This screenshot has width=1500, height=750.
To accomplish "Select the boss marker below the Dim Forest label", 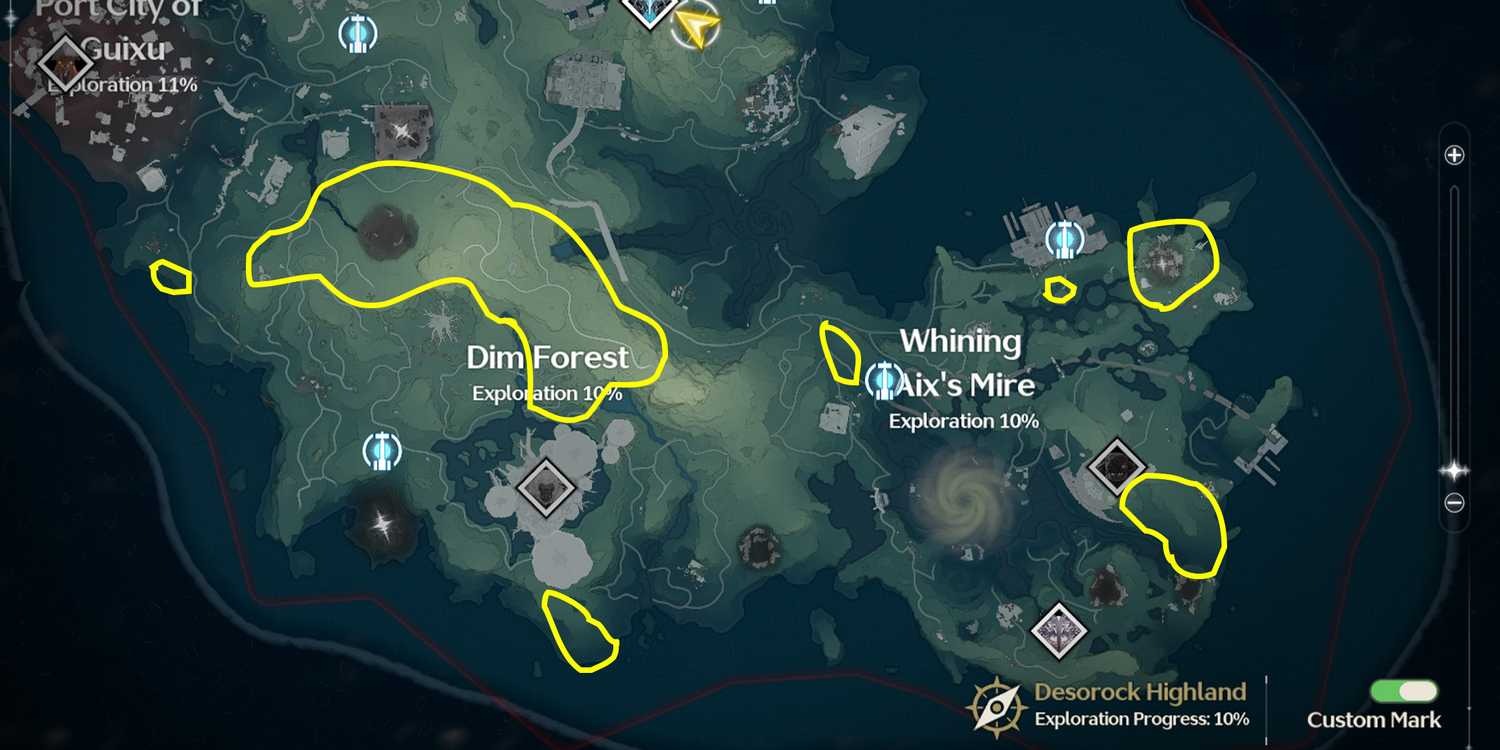I will pyautogui.click(x=546, y=488).
